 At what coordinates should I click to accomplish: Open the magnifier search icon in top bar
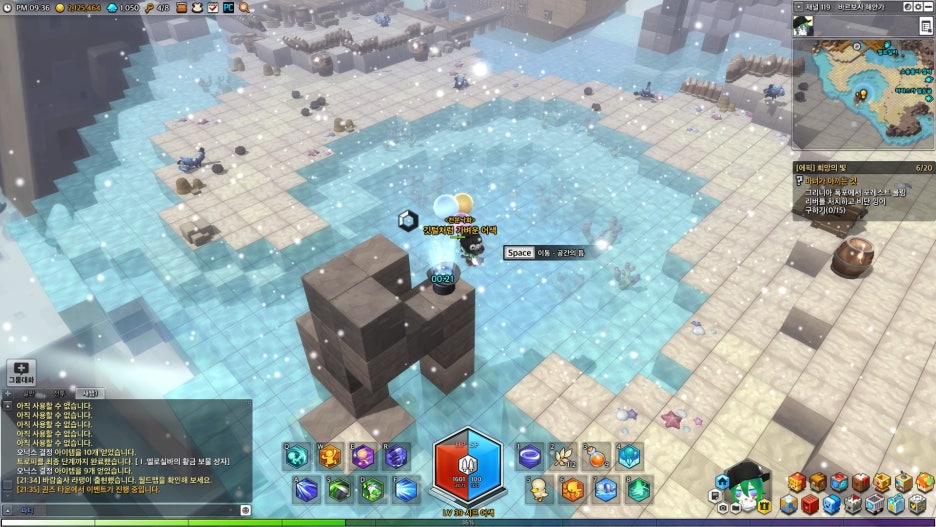[x=245, y=7]
